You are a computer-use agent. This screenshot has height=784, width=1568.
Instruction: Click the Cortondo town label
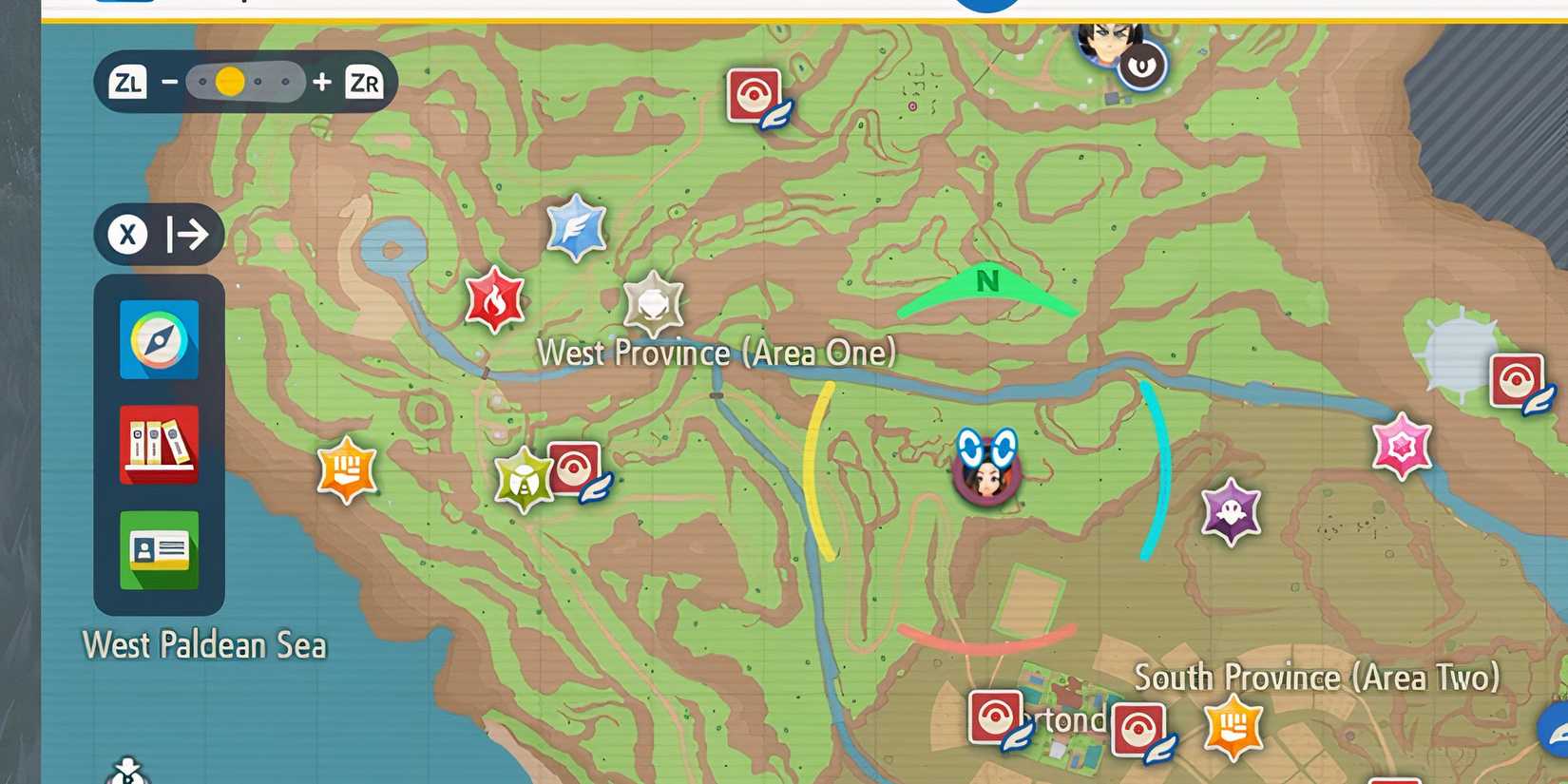click(1062, 719)
